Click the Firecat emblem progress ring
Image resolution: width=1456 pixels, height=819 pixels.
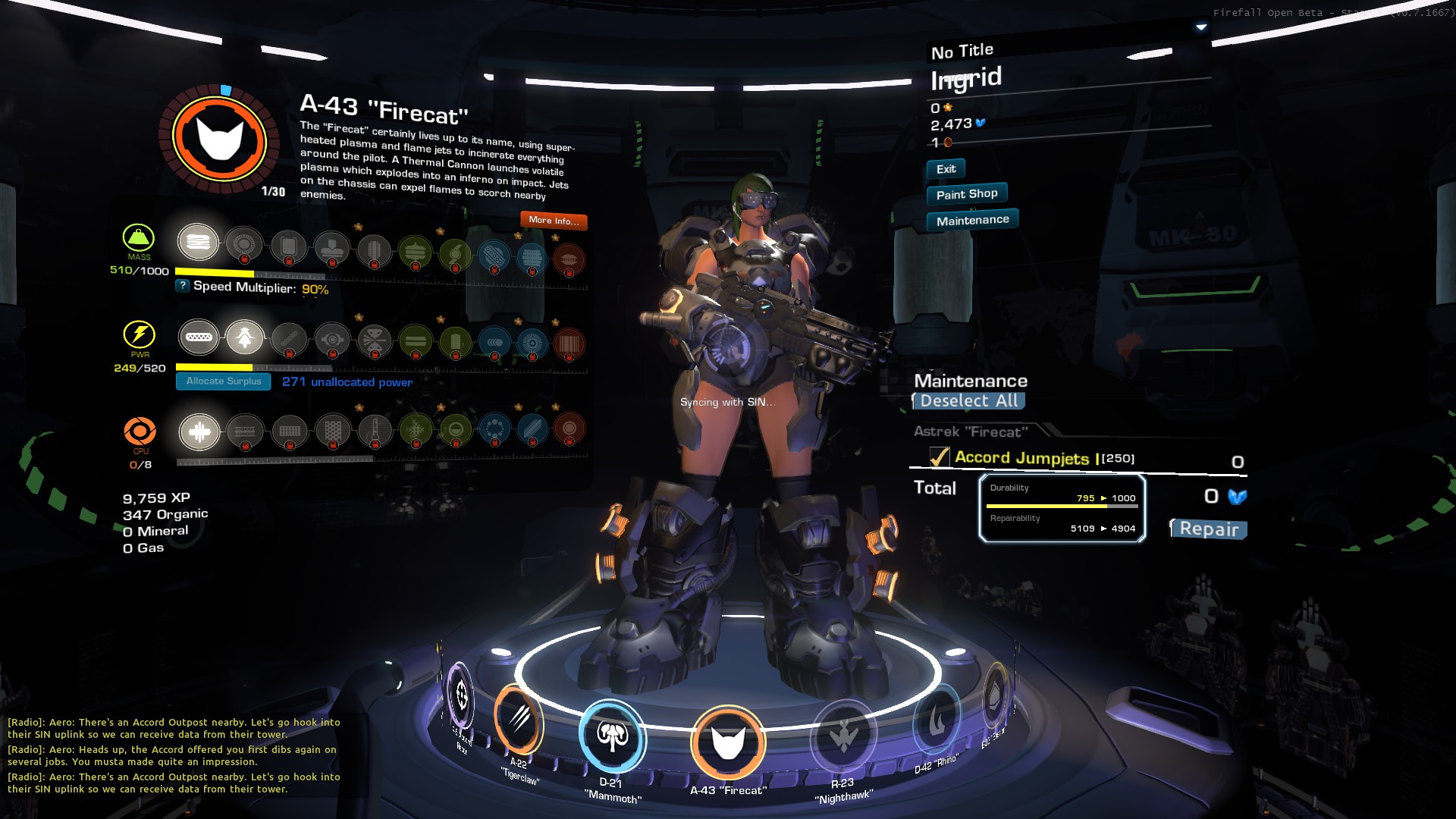click(220, 140)
